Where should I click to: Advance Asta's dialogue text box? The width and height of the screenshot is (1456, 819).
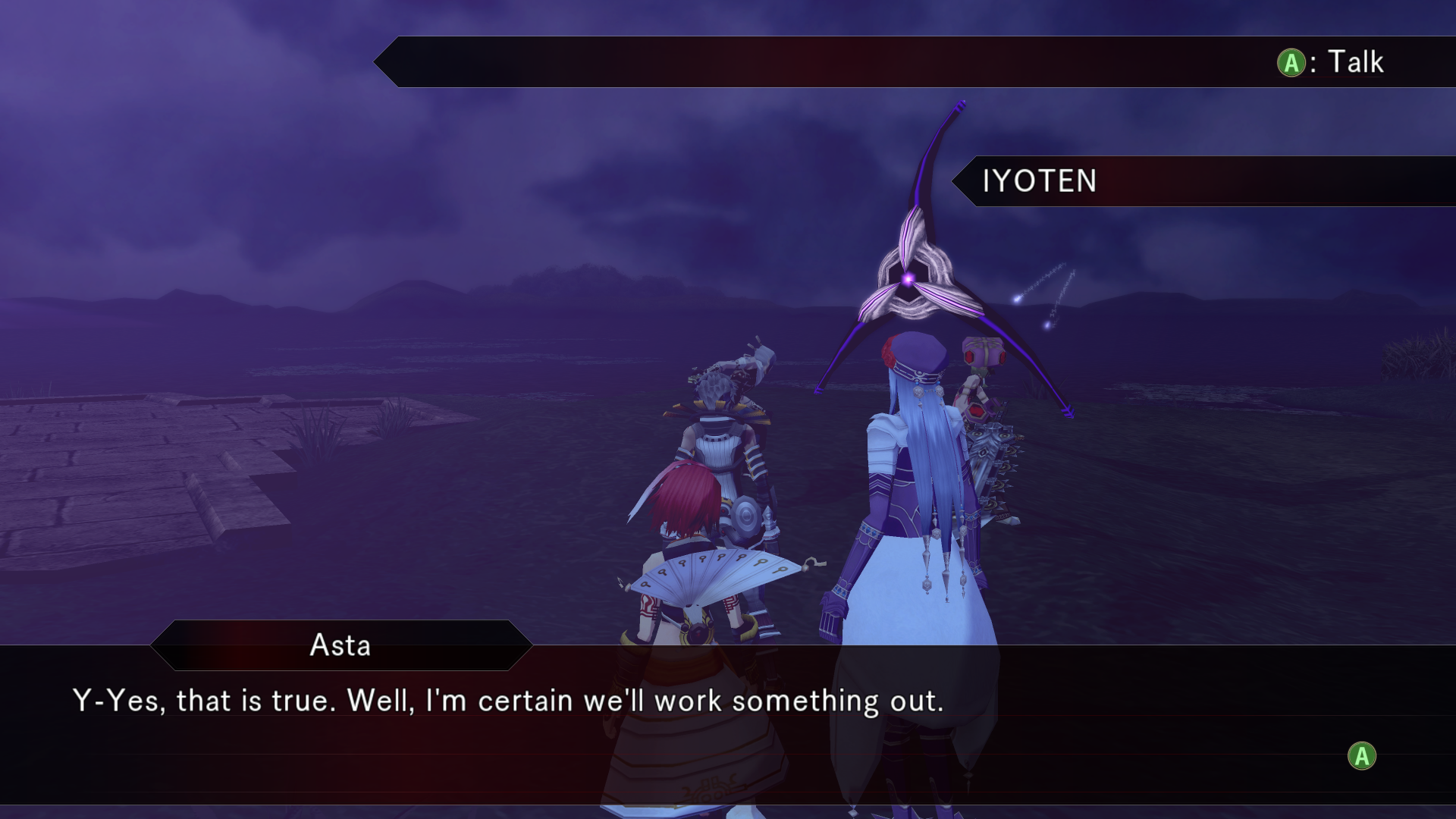[1361, 756]
